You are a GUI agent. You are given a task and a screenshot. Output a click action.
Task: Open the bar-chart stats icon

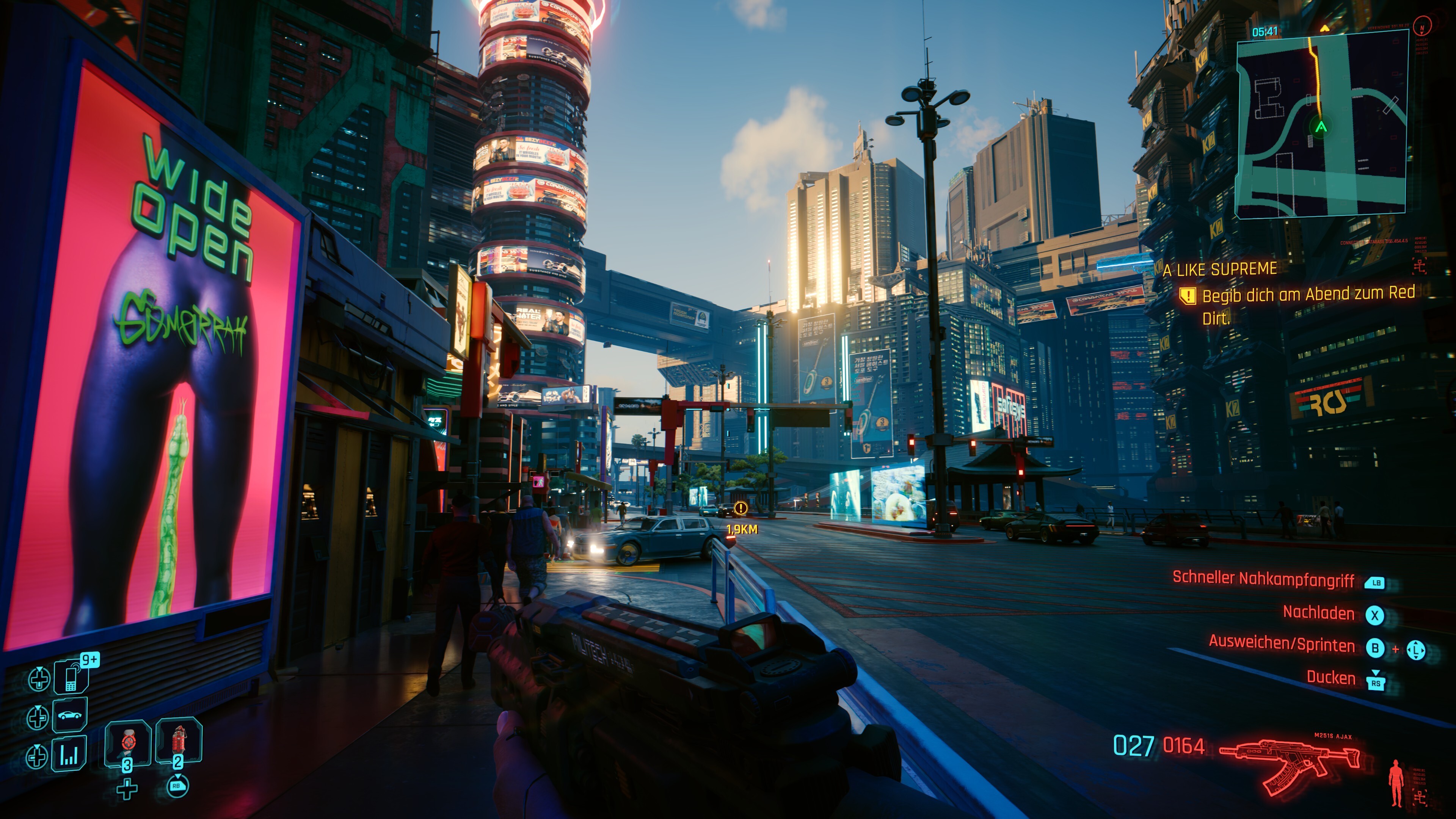[x=69, y=754]
